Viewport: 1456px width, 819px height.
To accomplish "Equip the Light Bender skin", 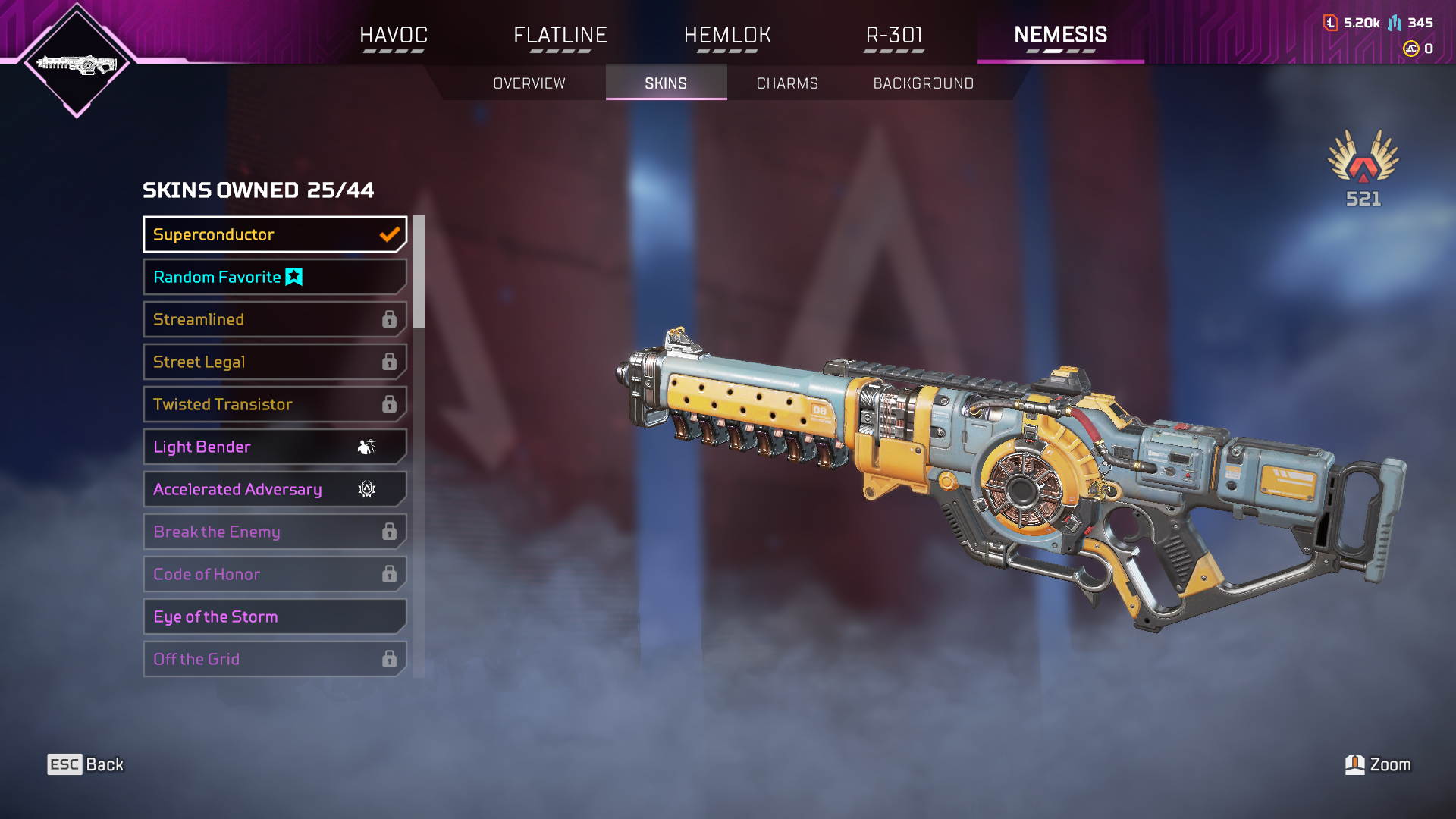I will point(275,447).
